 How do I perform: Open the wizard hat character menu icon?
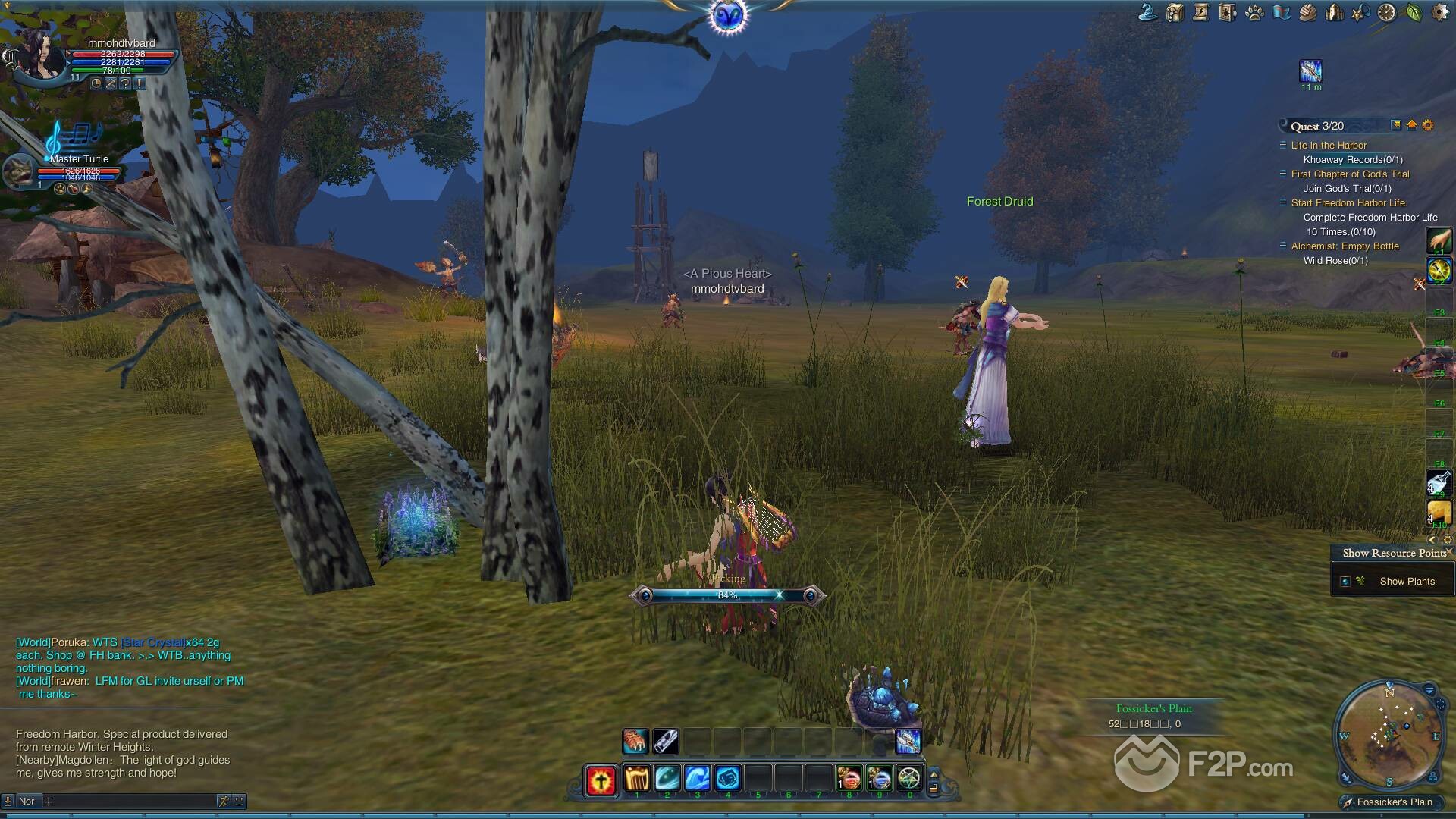tap(1148, 13)
